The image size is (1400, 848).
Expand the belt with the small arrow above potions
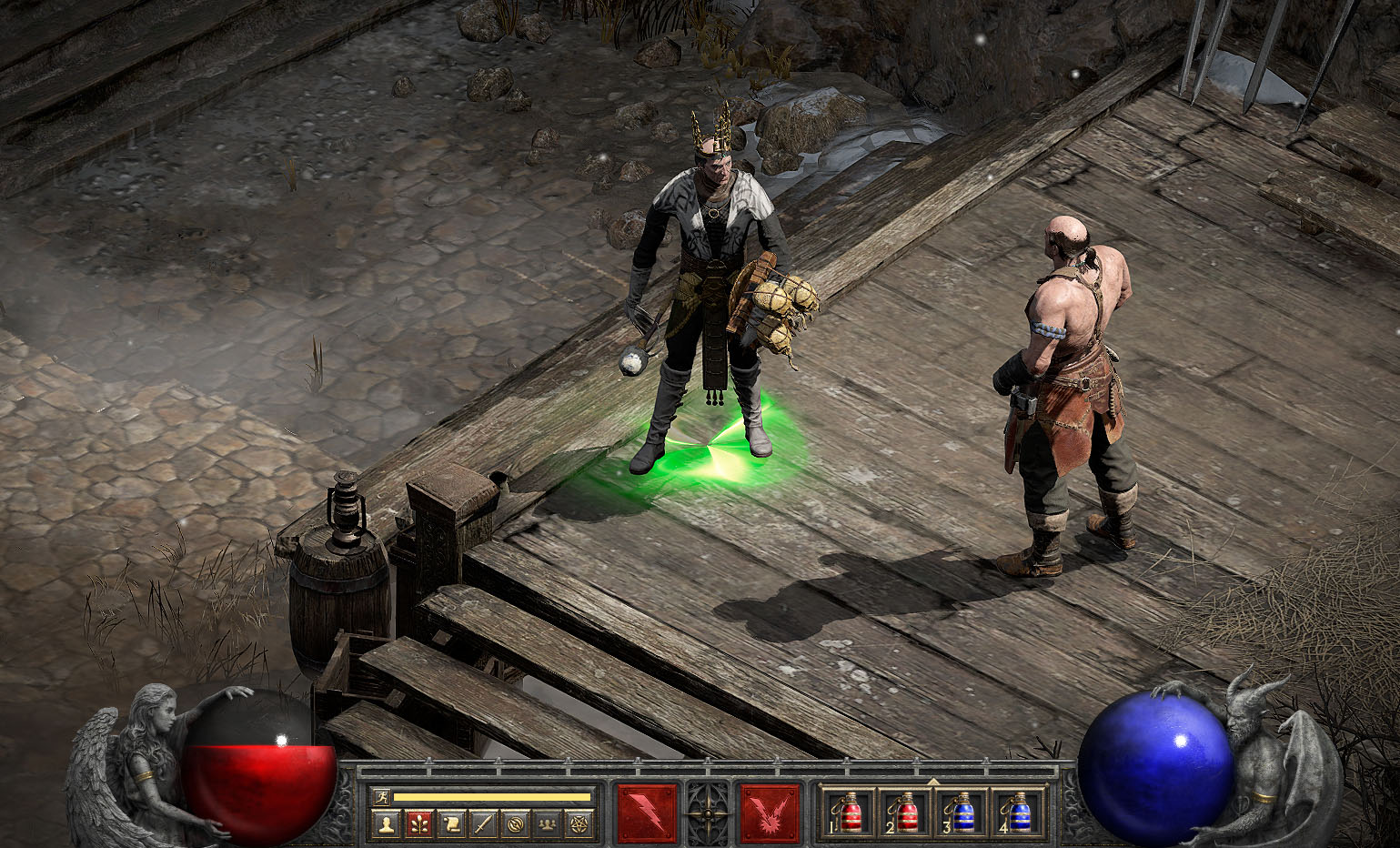[x=933, y=781]
